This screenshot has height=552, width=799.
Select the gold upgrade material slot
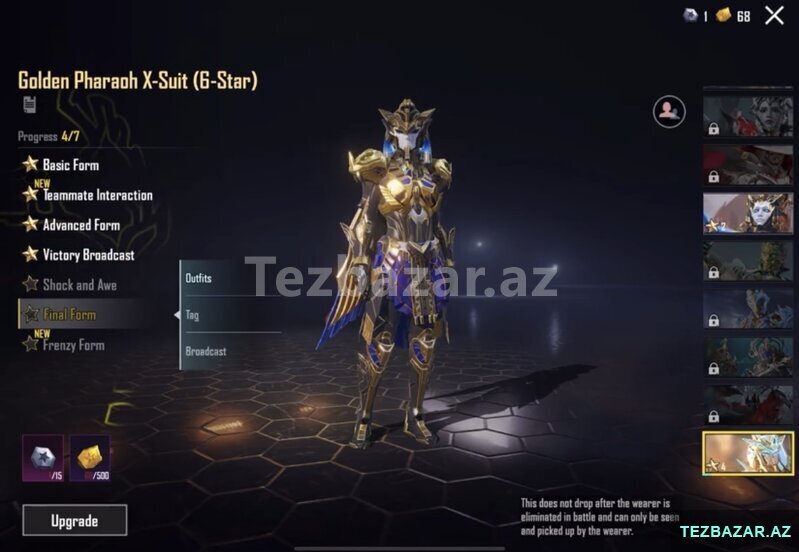click(x=90, y=457)
